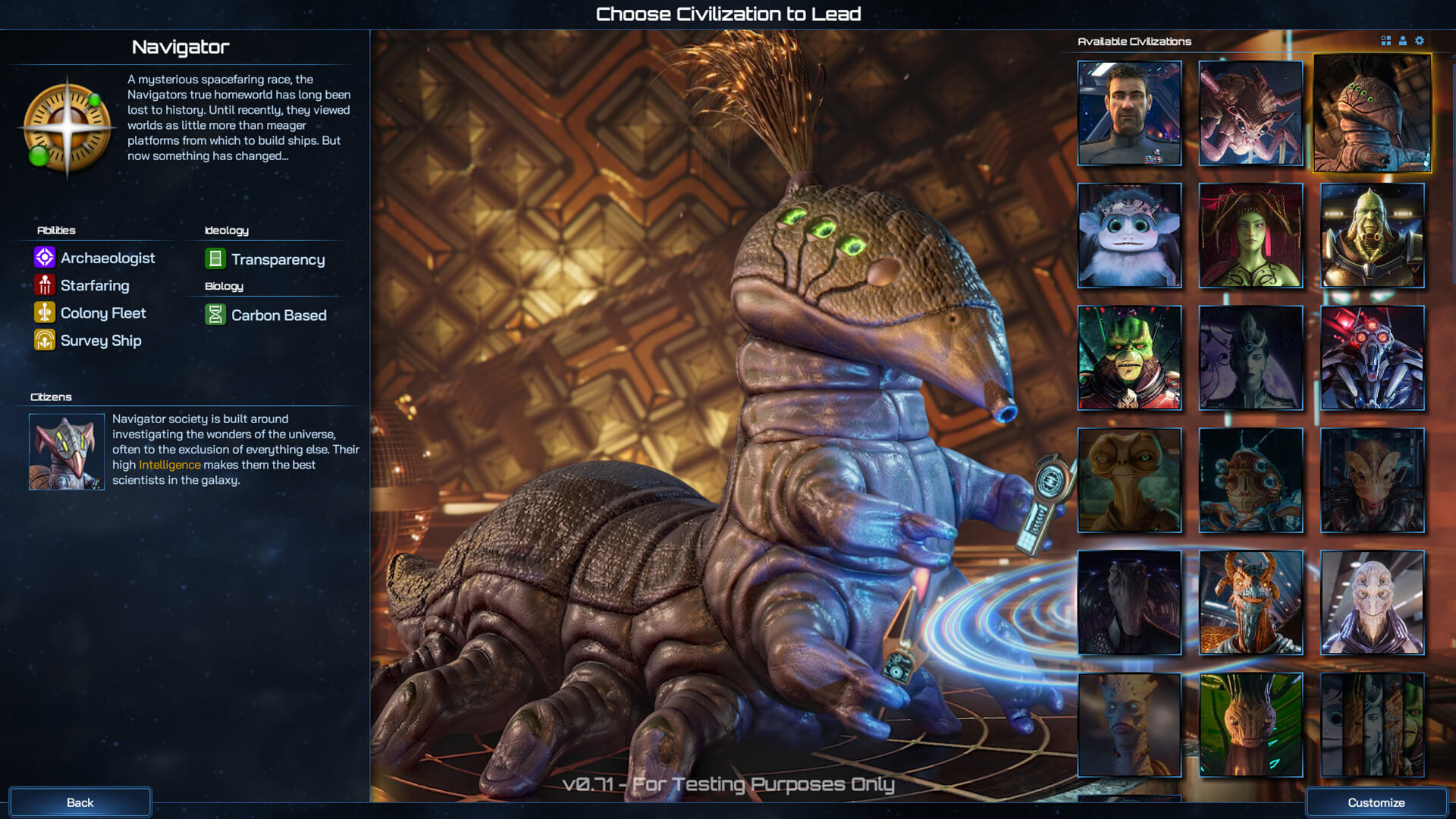Select the pale wrinkled alien in purple robe

[x=1372, y=603]
